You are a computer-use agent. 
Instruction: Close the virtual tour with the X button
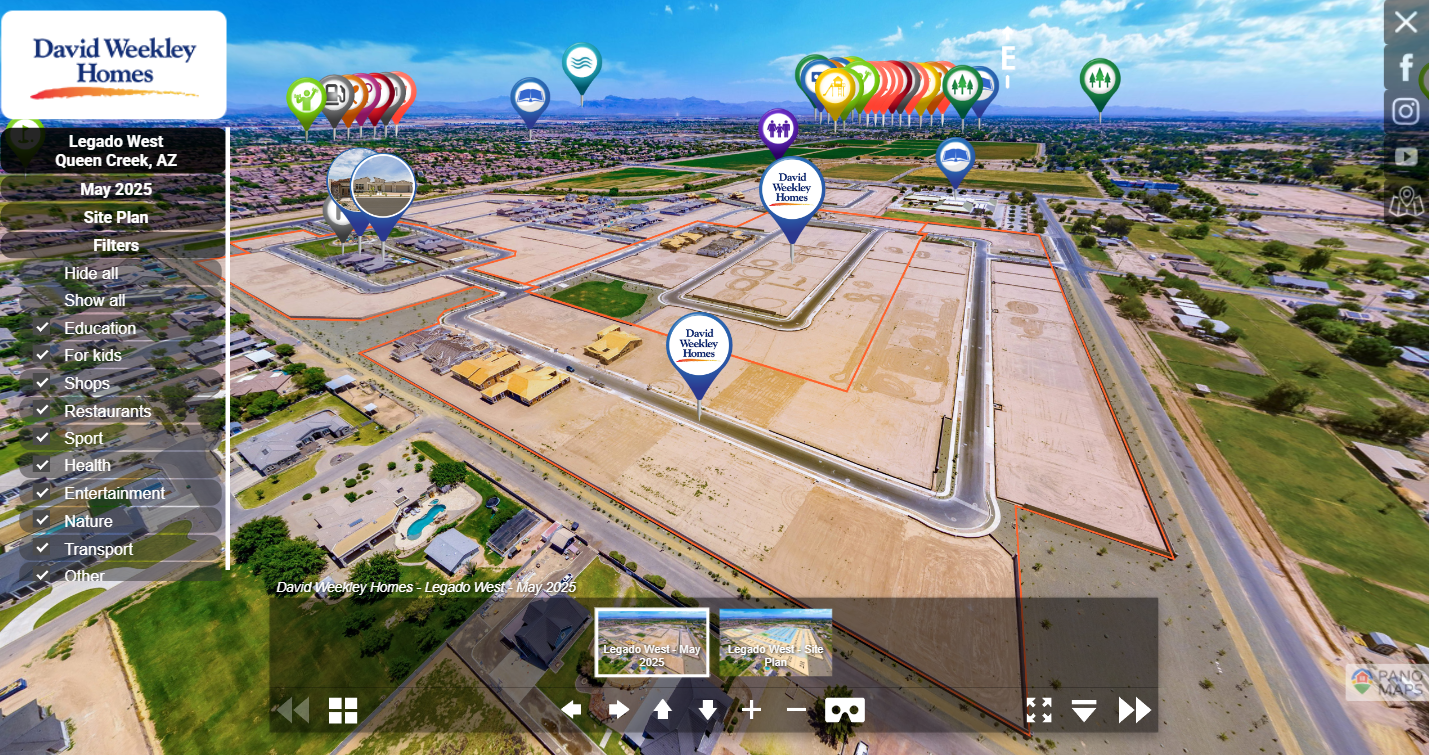pyautogui.click(x=1406, y=22)
